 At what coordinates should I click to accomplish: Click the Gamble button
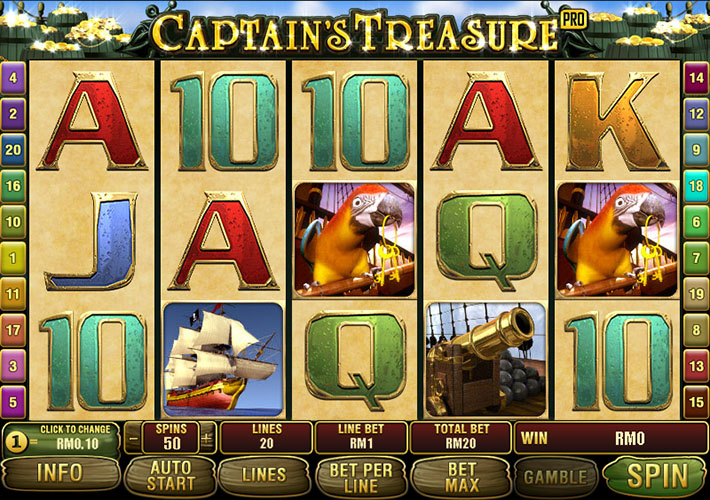[555, 475]
